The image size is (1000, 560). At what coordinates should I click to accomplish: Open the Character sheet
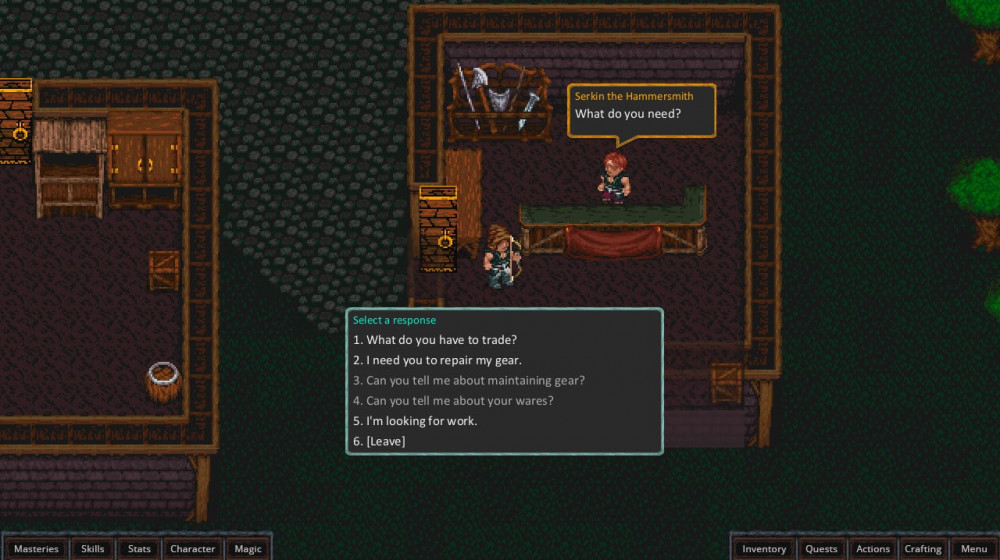point(192,549)
